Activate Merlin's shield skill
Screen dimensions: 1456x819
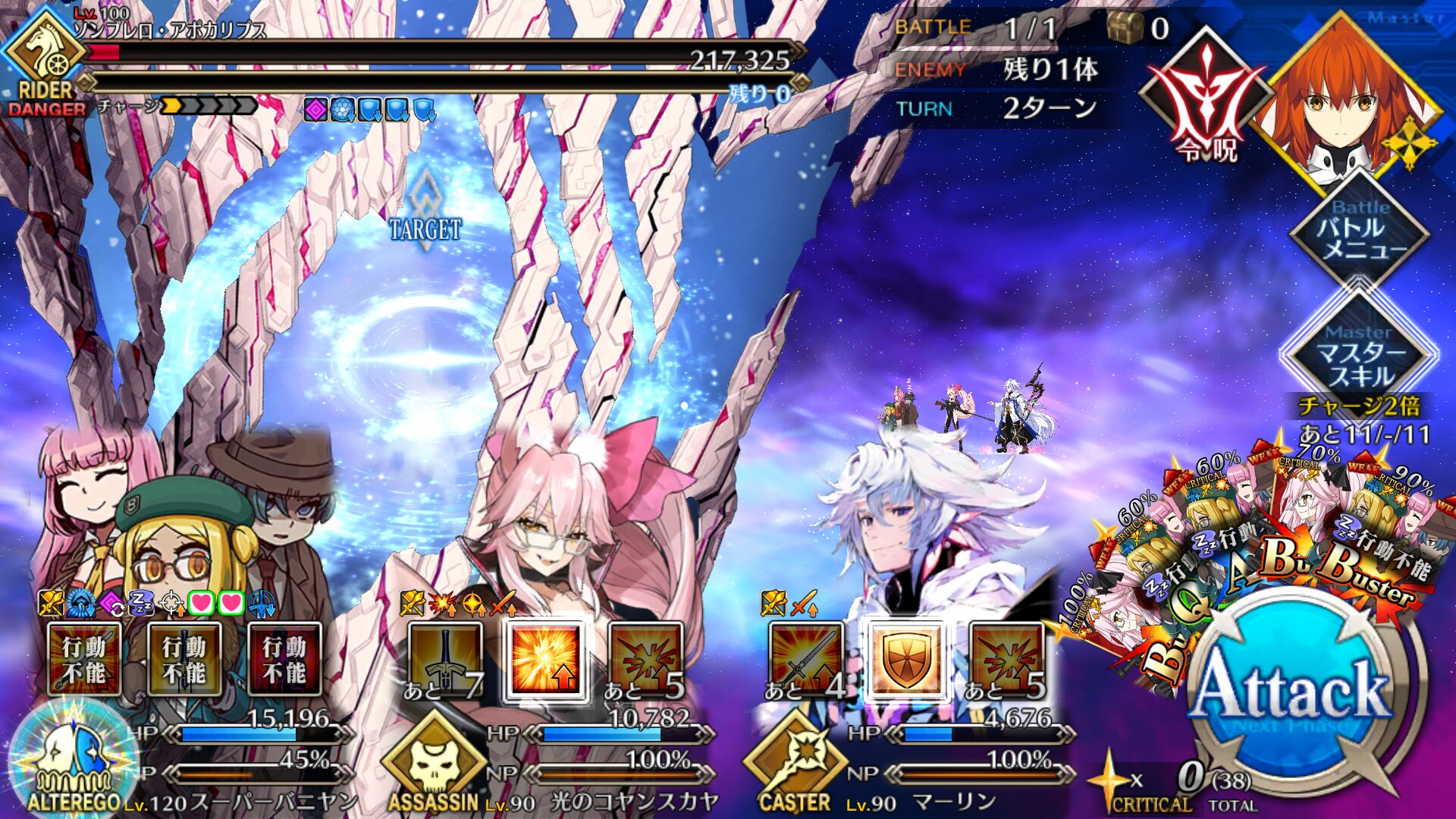click(x=905, y=658)
